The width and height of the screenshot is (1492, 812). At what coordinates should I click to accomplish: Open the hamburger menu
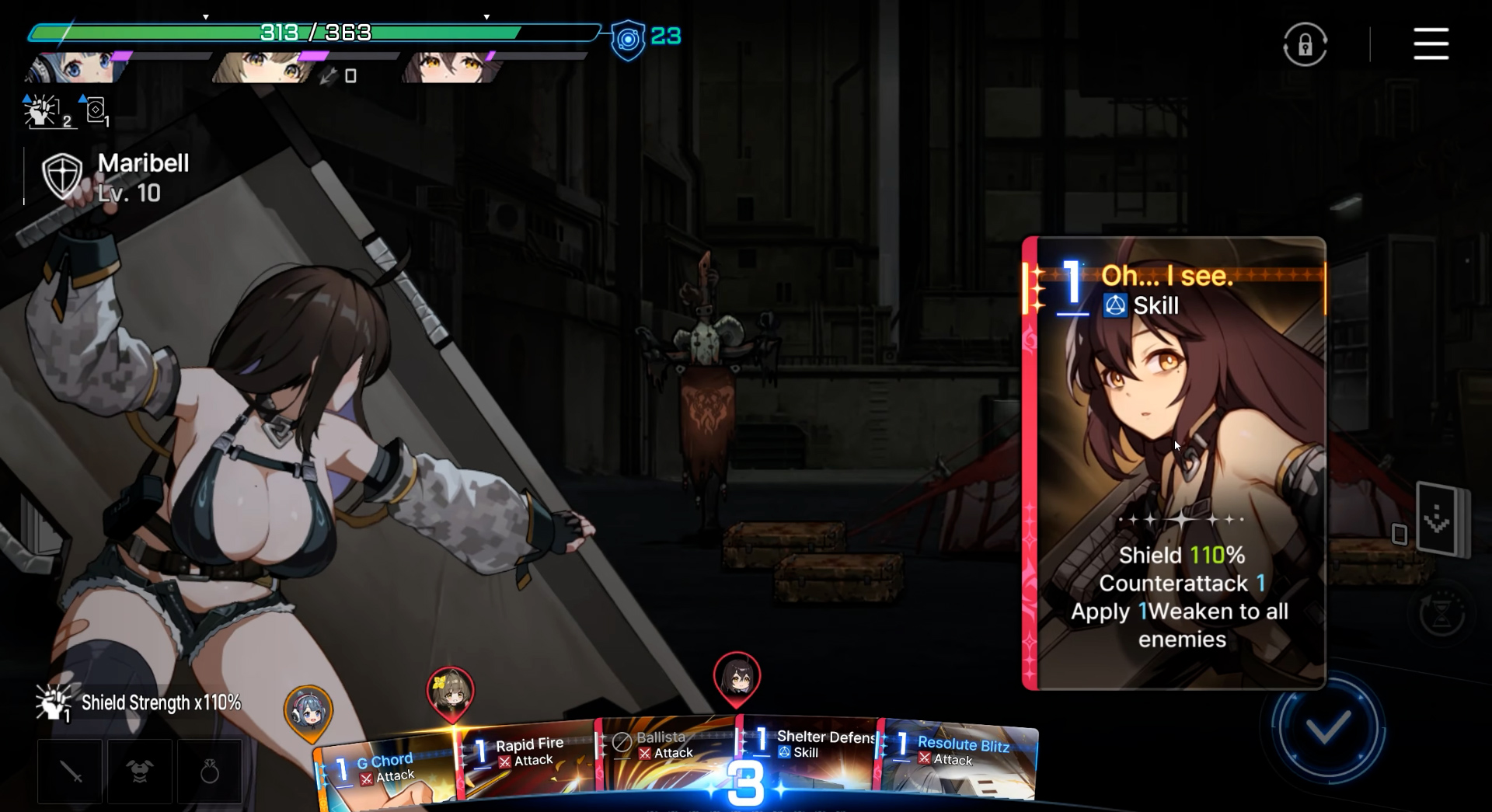tap(1431, 44)
